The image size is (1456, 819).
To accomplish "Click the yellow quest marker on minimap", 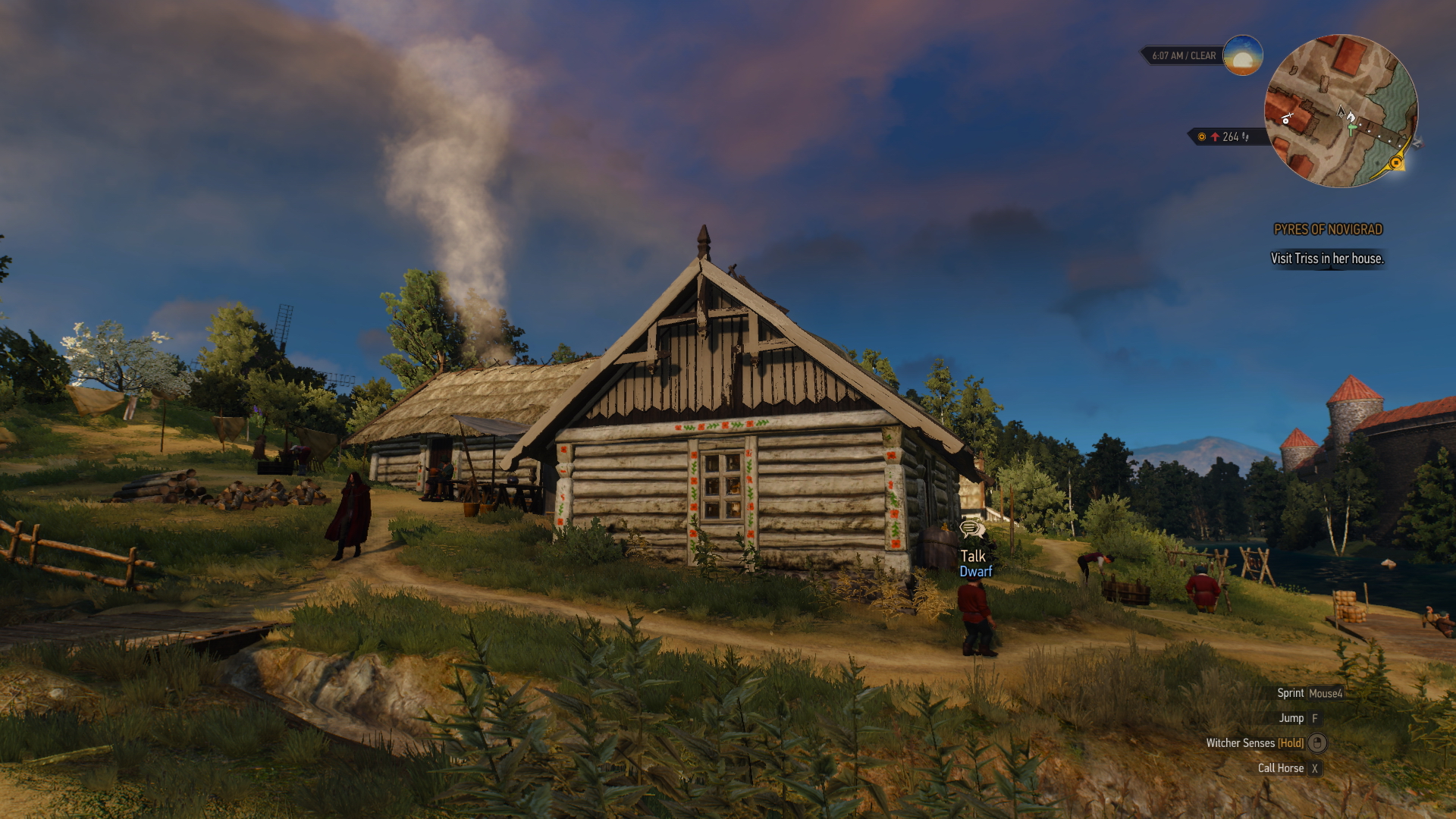I will [x=1395, y=162].
